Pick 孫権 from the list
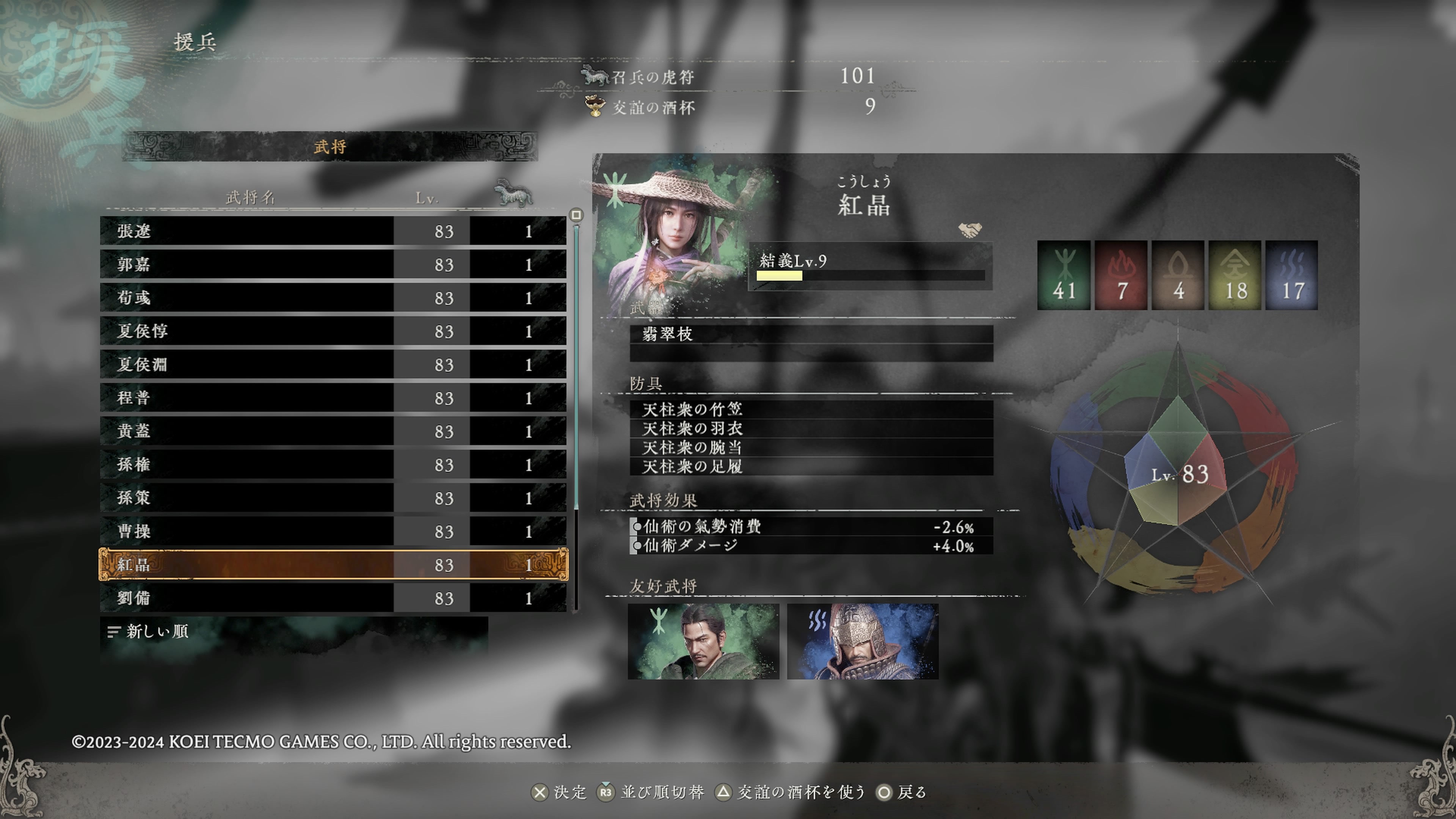This screenshot has height=819, width=1456. [x=333, y=464]
